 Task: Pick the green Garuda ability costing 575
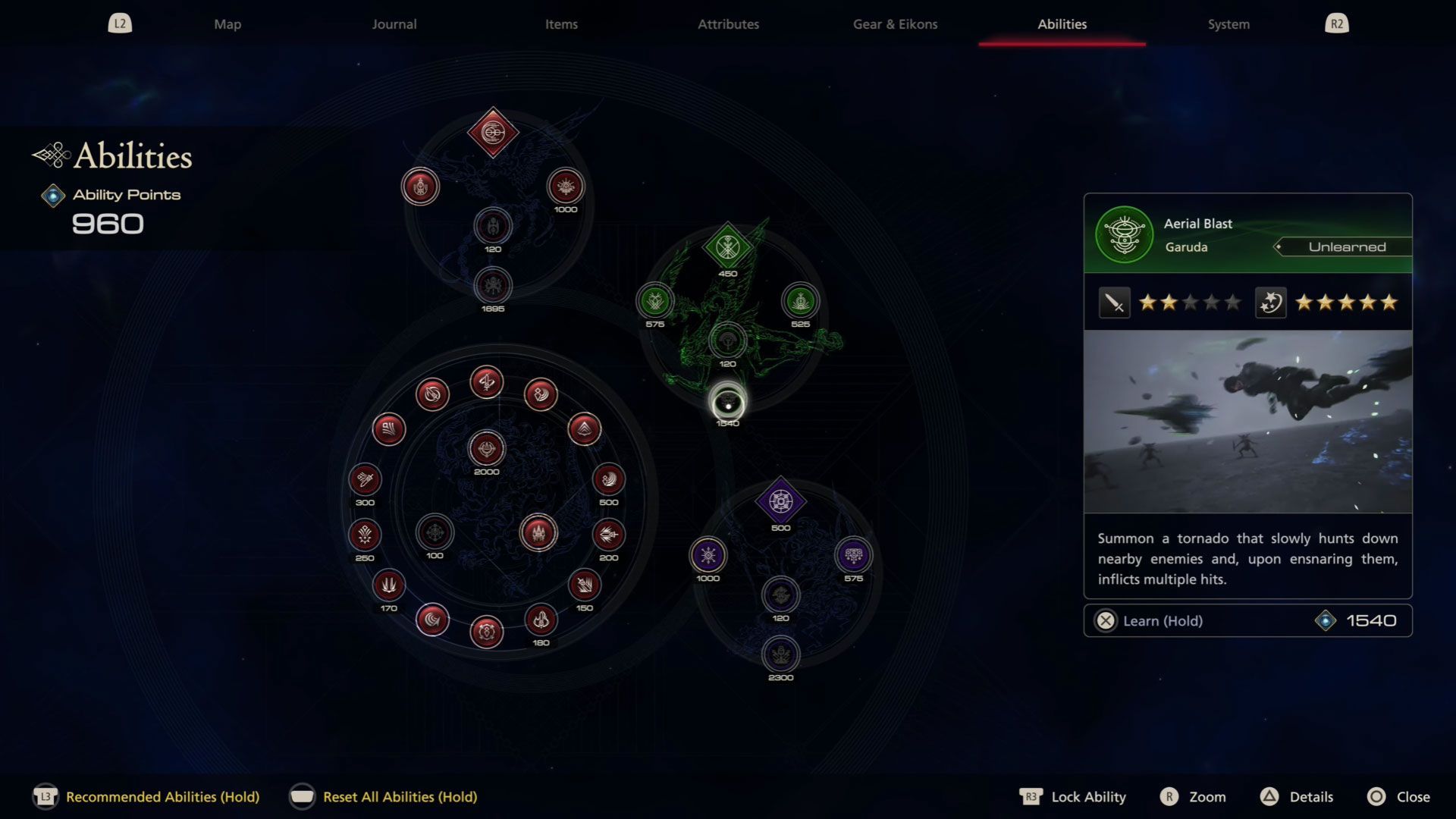point(655,302)
